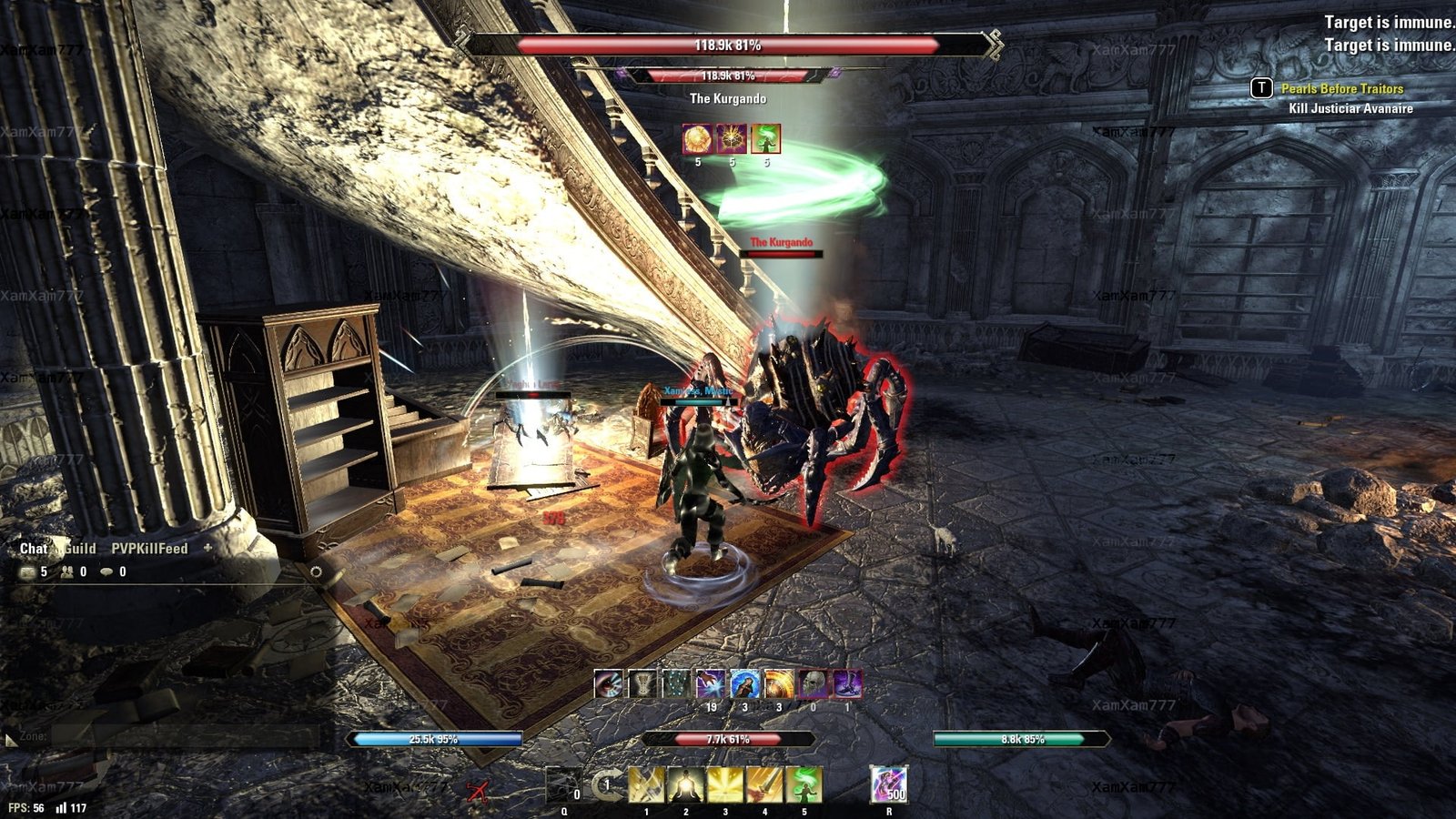The image size is (1456, 819).
Task: Show the friends list icon
Action: pyautogui.click(x=67, y=571)
